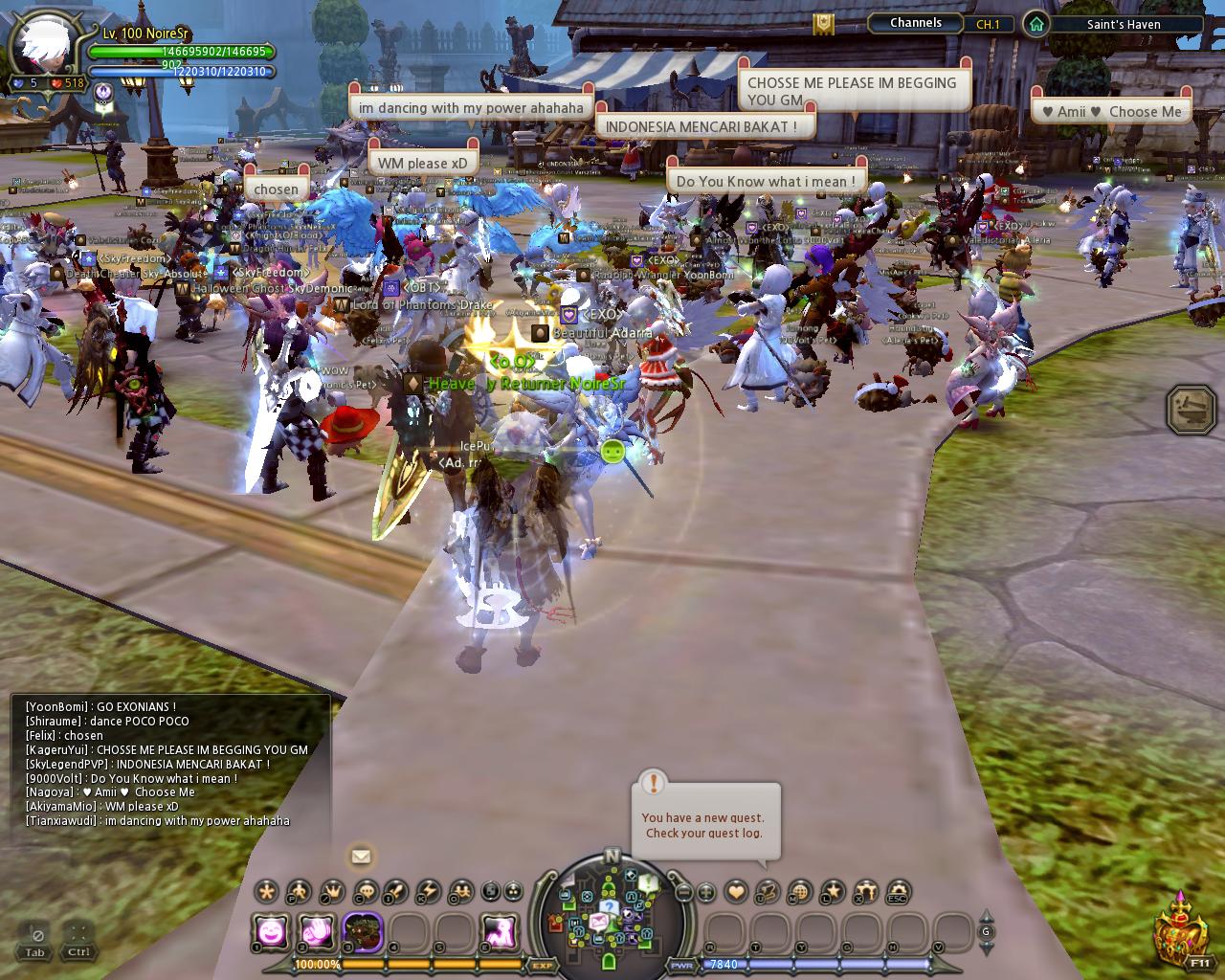
Task: Open the ESC system menu button
Action: [898, 892]
